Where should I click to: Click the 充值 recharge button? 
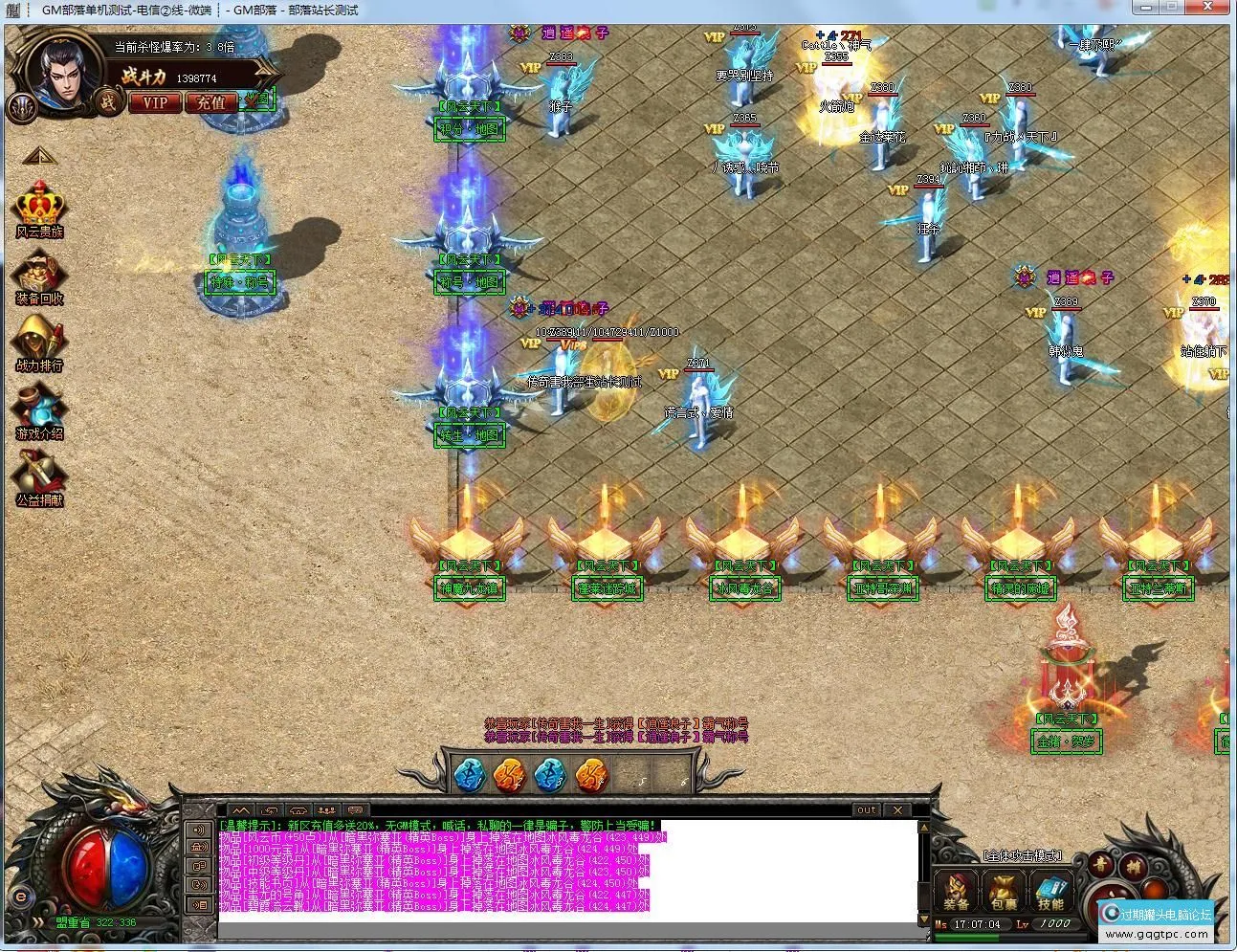tap(210, 102)
